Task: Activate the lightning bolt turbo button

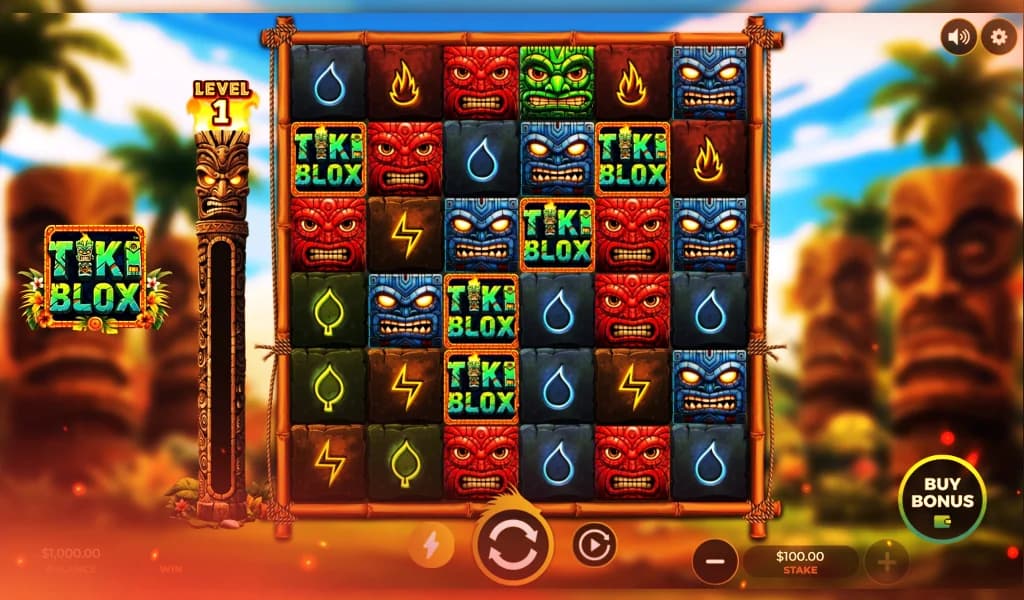Action: click(x=432, y=545)
